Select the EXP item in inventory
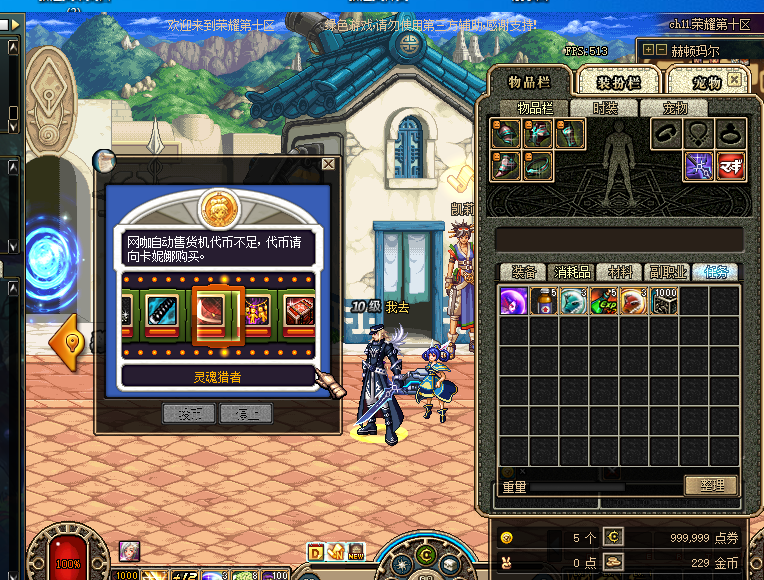Screen dimensions: 764x580 click(x=604, y=301)
